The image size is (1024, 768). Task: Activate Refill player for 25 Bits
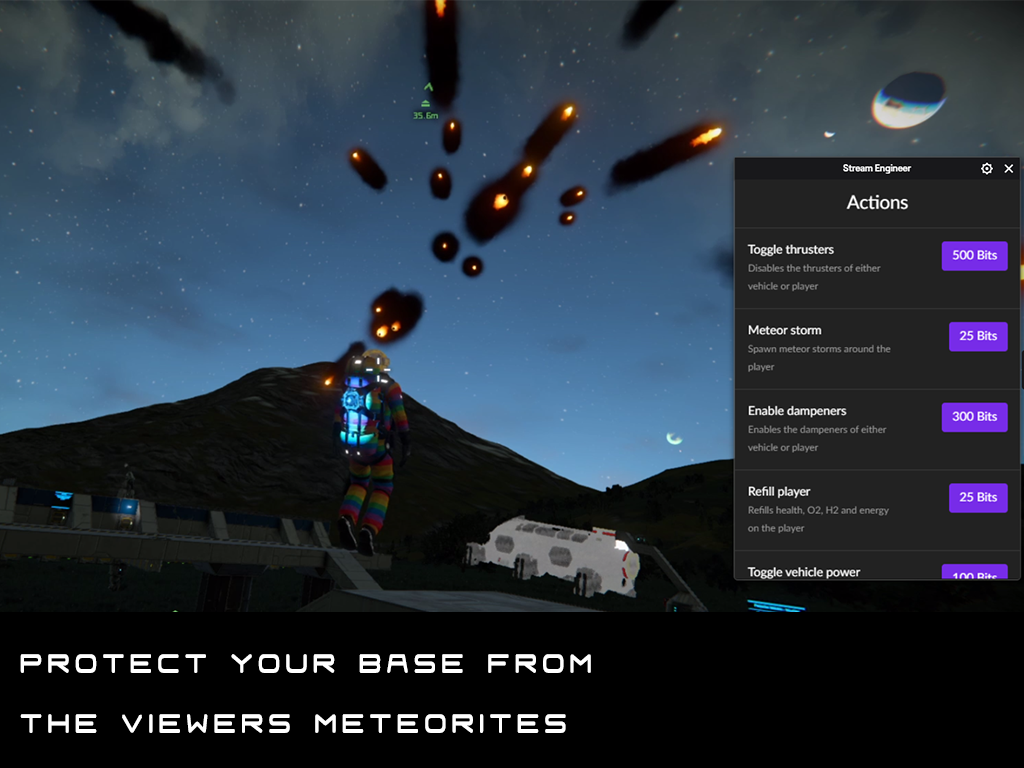[977, 497]
